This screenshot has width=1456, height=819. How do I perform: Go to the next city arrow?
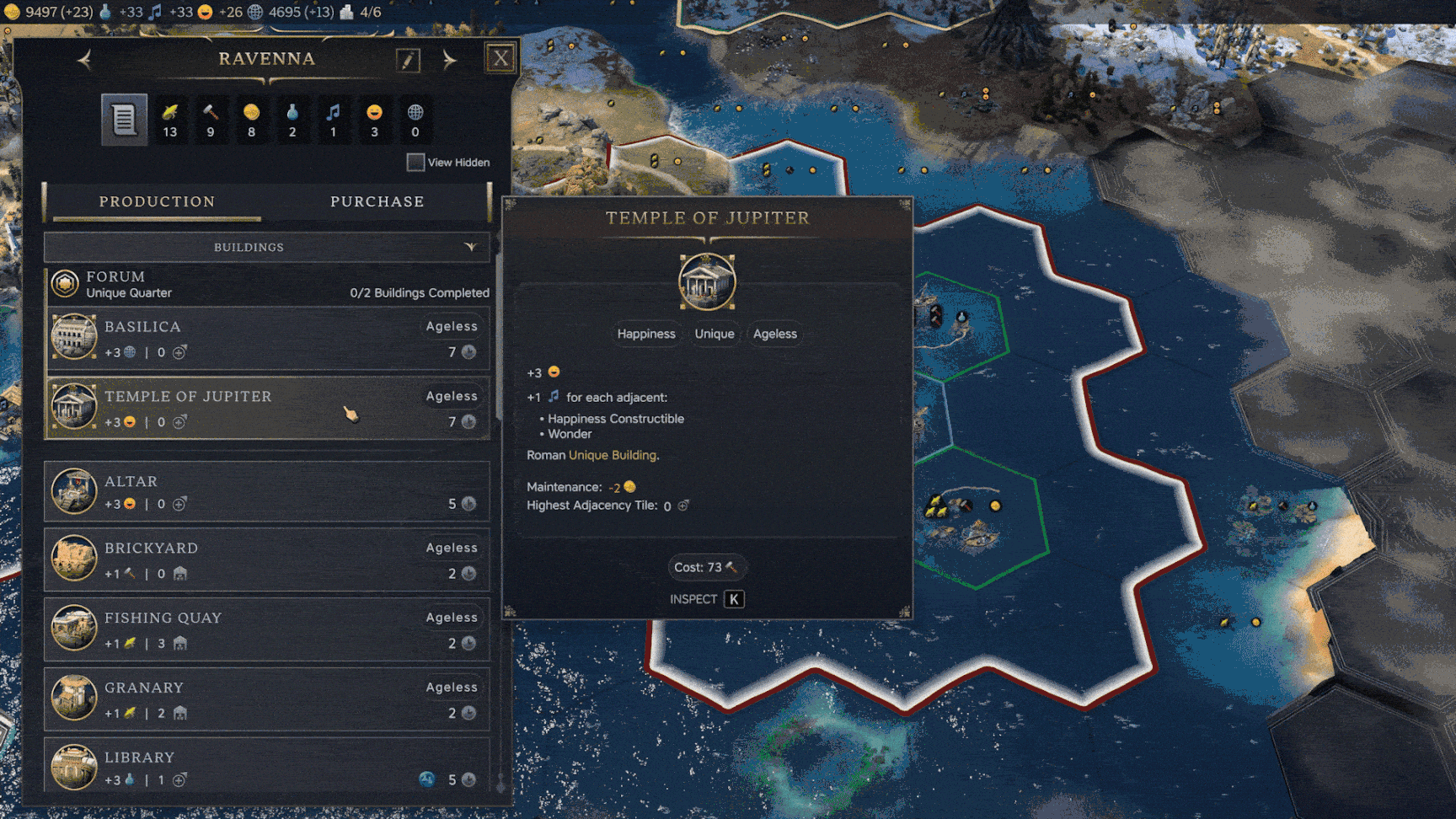click(449, 60)
